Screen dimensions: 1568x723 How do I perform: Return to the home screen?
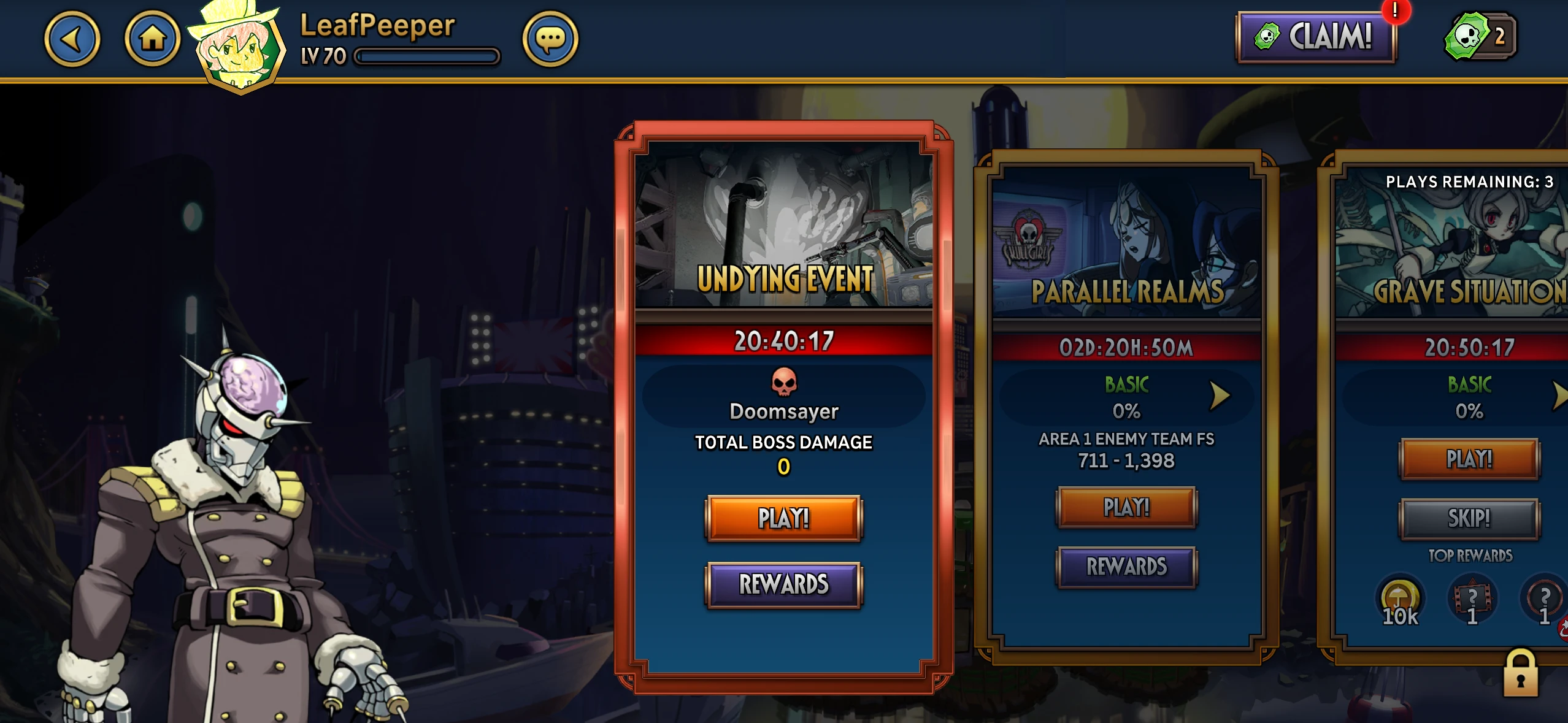click(152, 39)
